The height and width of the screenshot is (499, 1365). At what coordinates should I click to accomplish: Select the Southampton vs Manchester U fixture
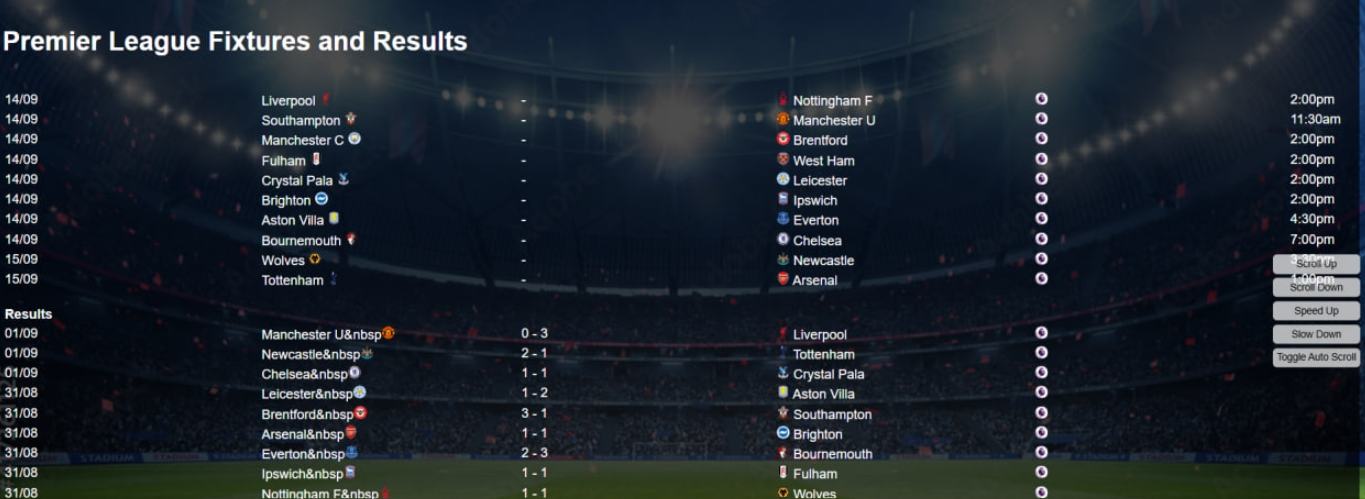point(523,120)
